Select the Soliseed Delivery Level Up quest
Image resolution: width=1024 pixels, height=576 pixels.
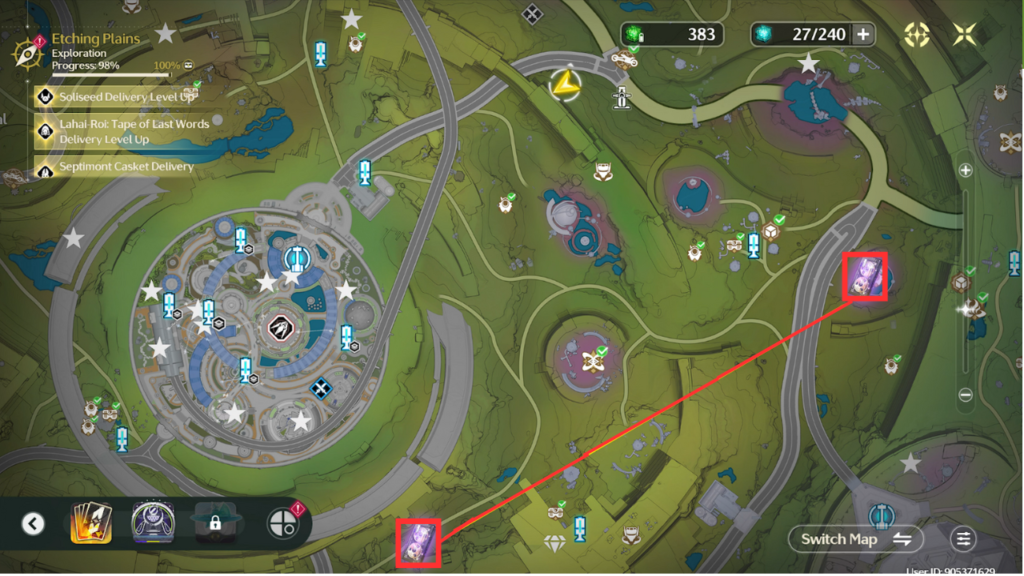(115, 97)
